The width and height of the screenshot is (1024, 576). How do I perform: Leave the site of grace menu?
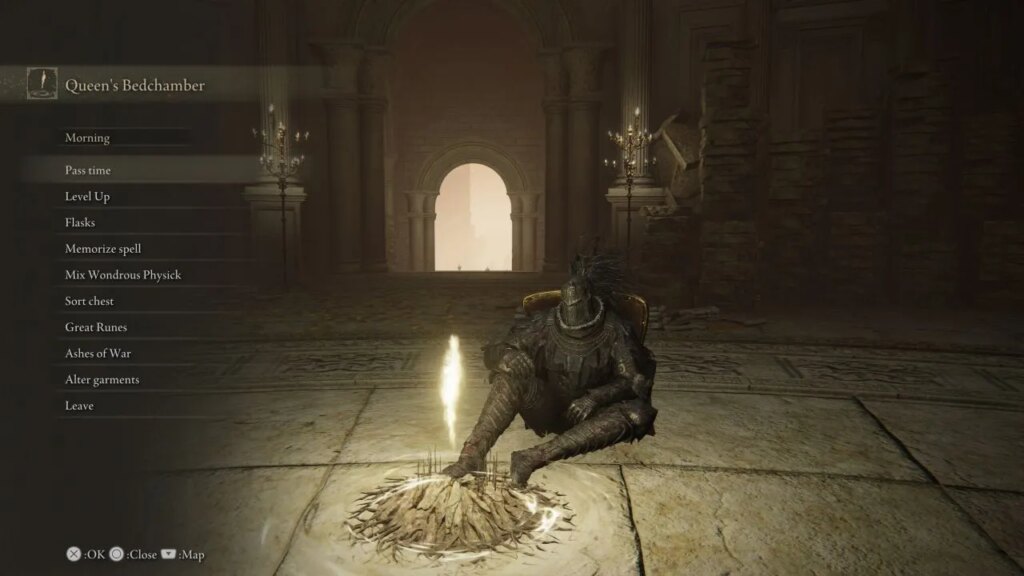point(79,406)
